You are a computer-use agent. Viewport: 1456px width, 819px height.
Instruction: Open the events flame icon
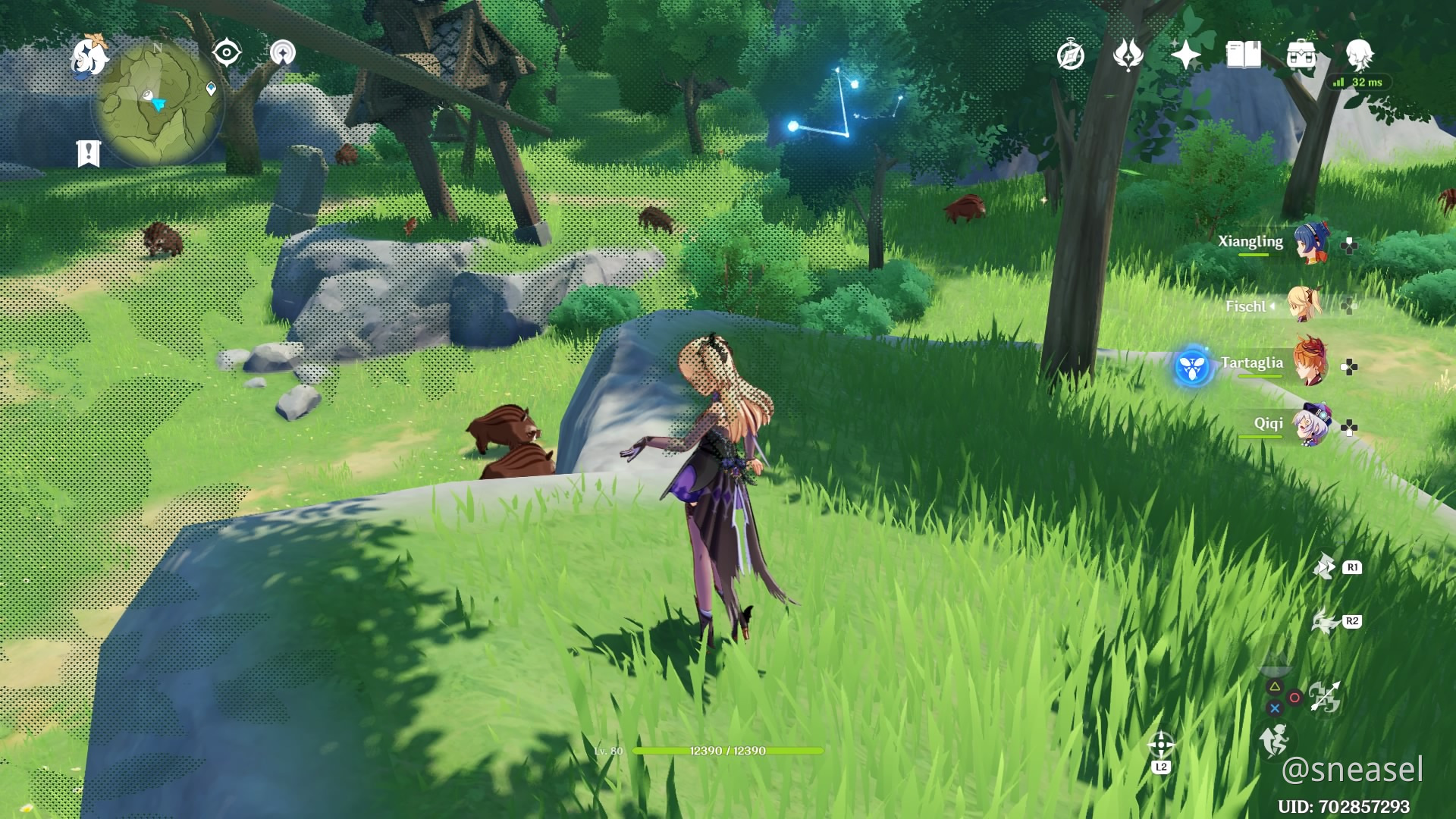pos(1128,55)
